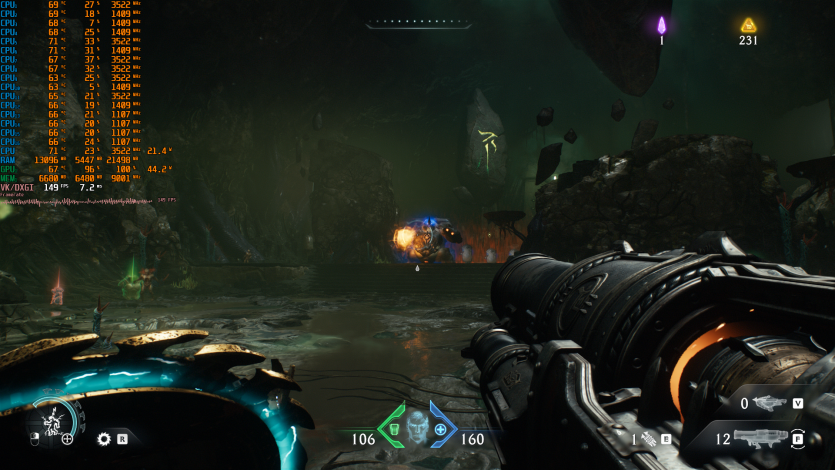Image resolution: width=835 pixels, height=470 pixels.
Task: Click the green armor shield icon
Action: (393, 428)
